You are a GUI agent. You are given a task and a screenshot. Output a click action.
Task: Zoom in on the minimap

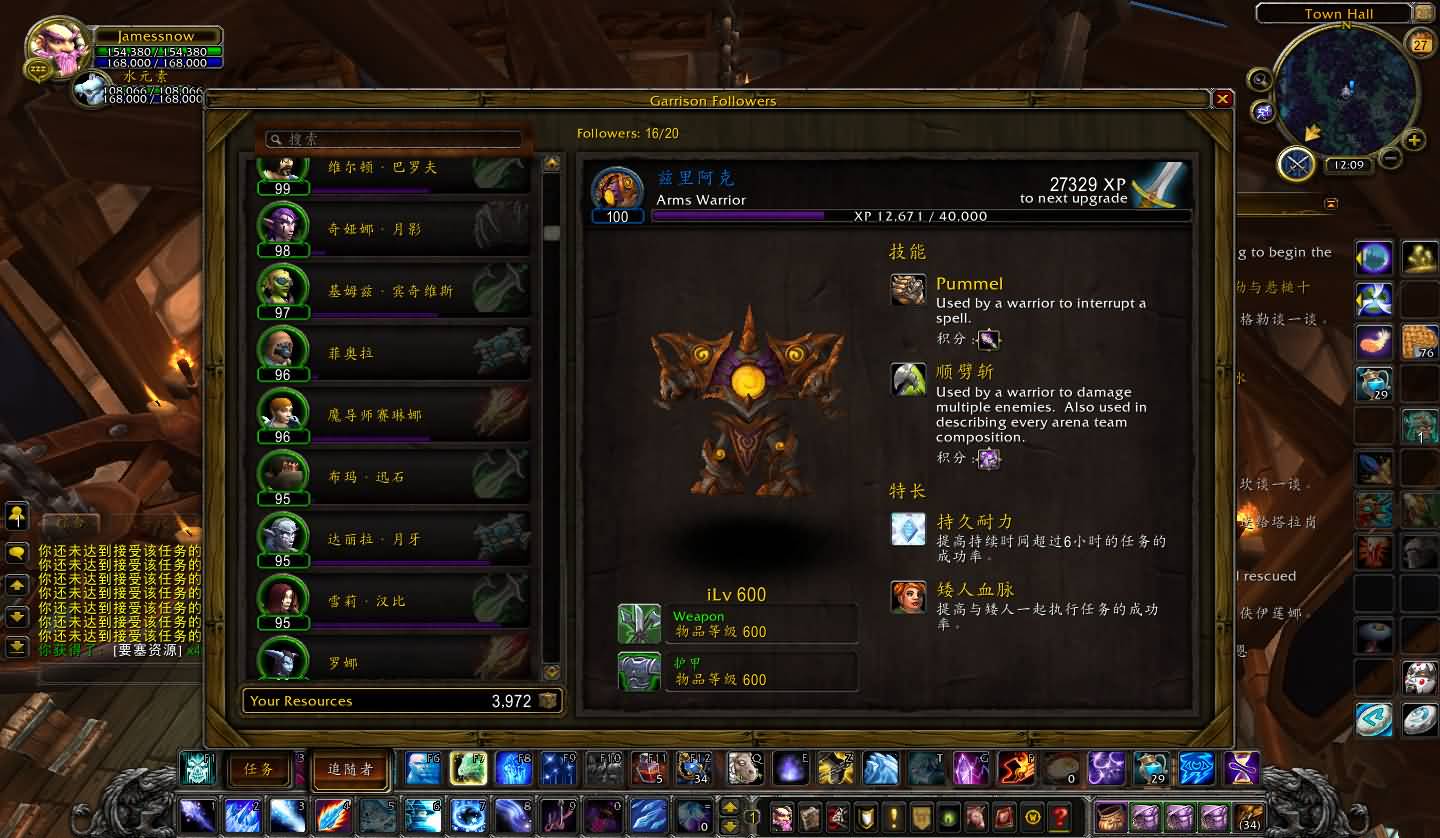pyautogui.click(x=1414, y=140)
